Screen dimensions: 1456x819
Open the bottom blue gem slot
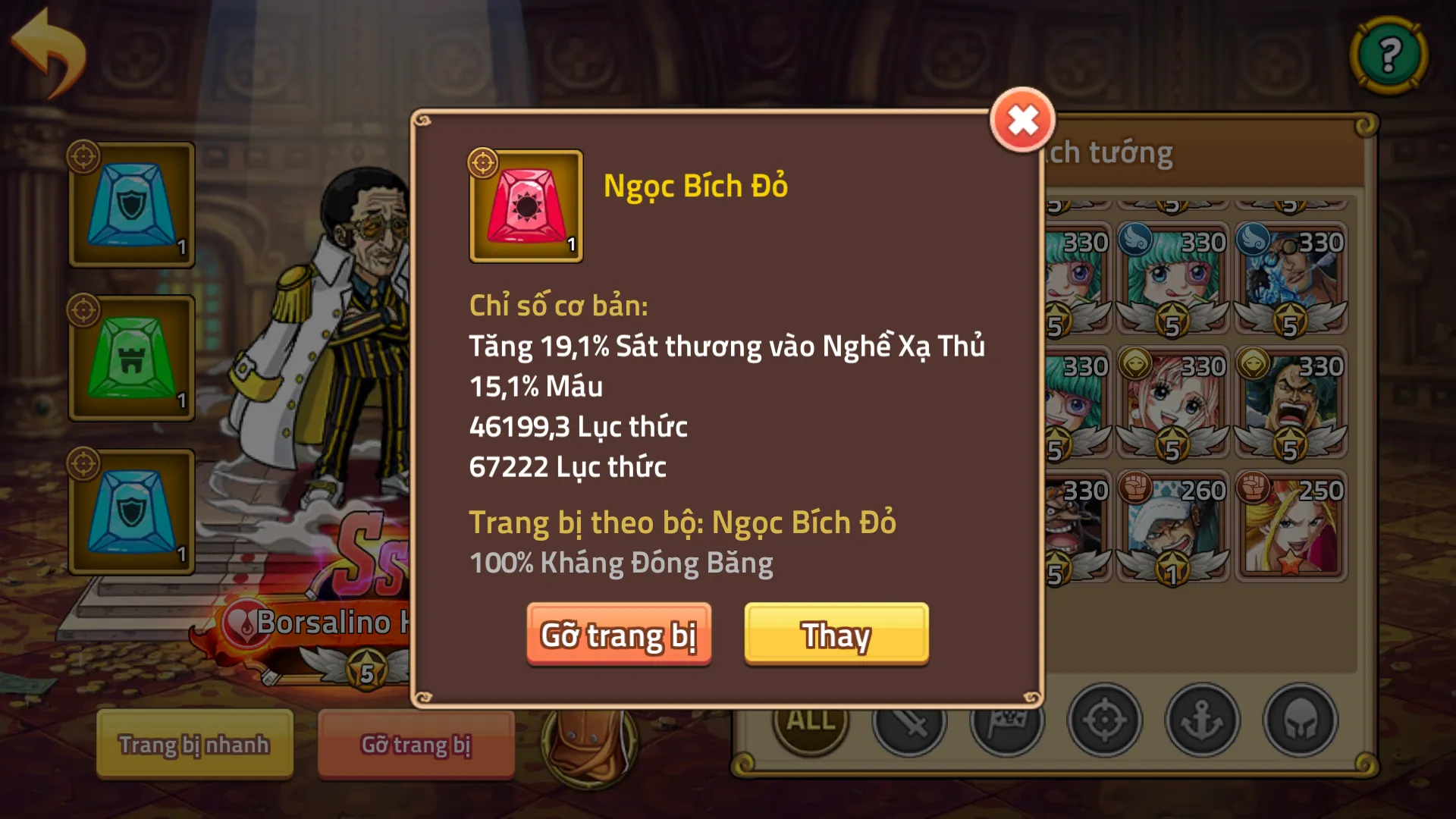(x=131, y=508)
